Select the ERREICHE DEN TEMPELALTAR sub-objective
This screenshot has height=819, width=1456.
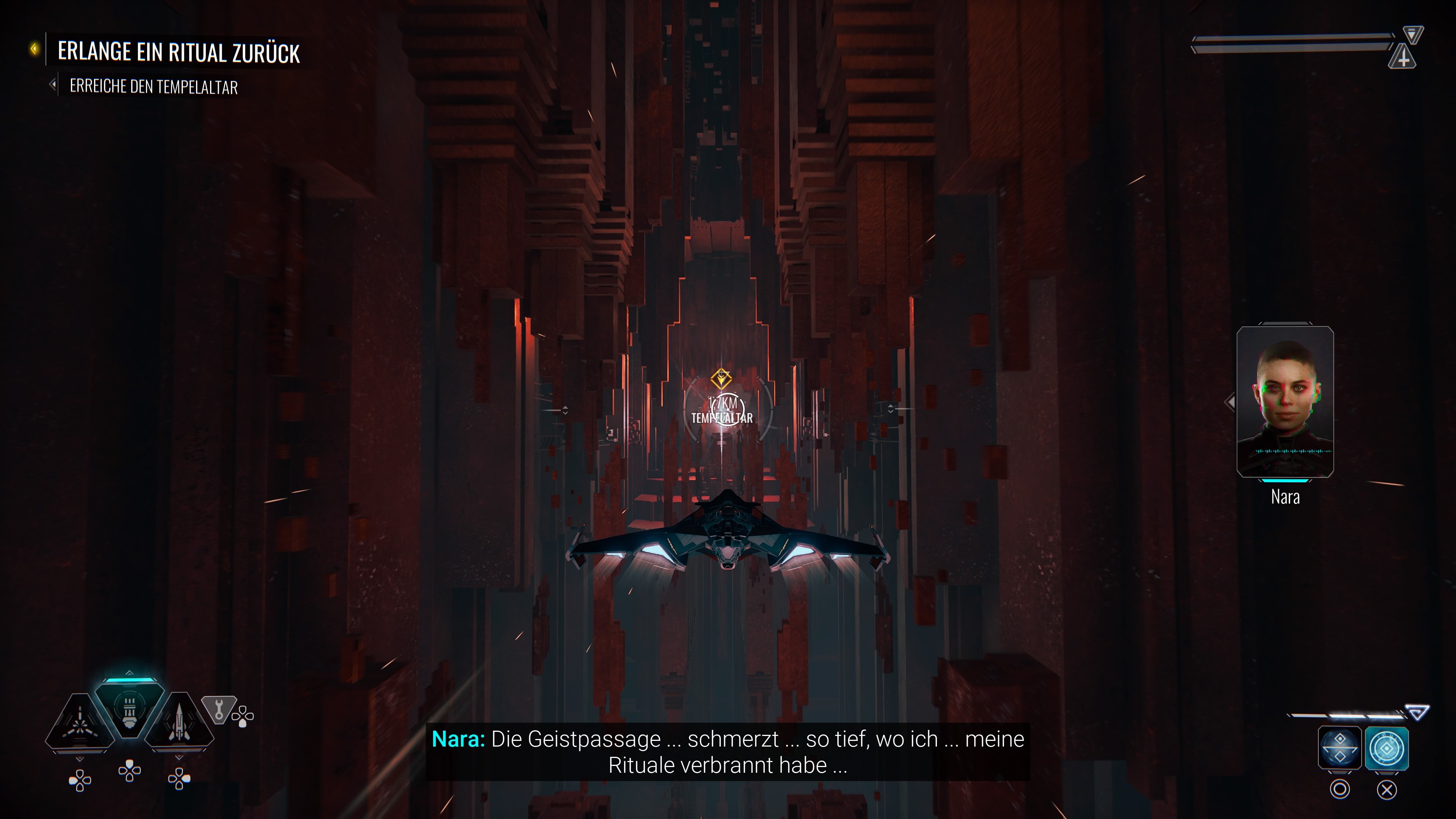click(154, 86)
